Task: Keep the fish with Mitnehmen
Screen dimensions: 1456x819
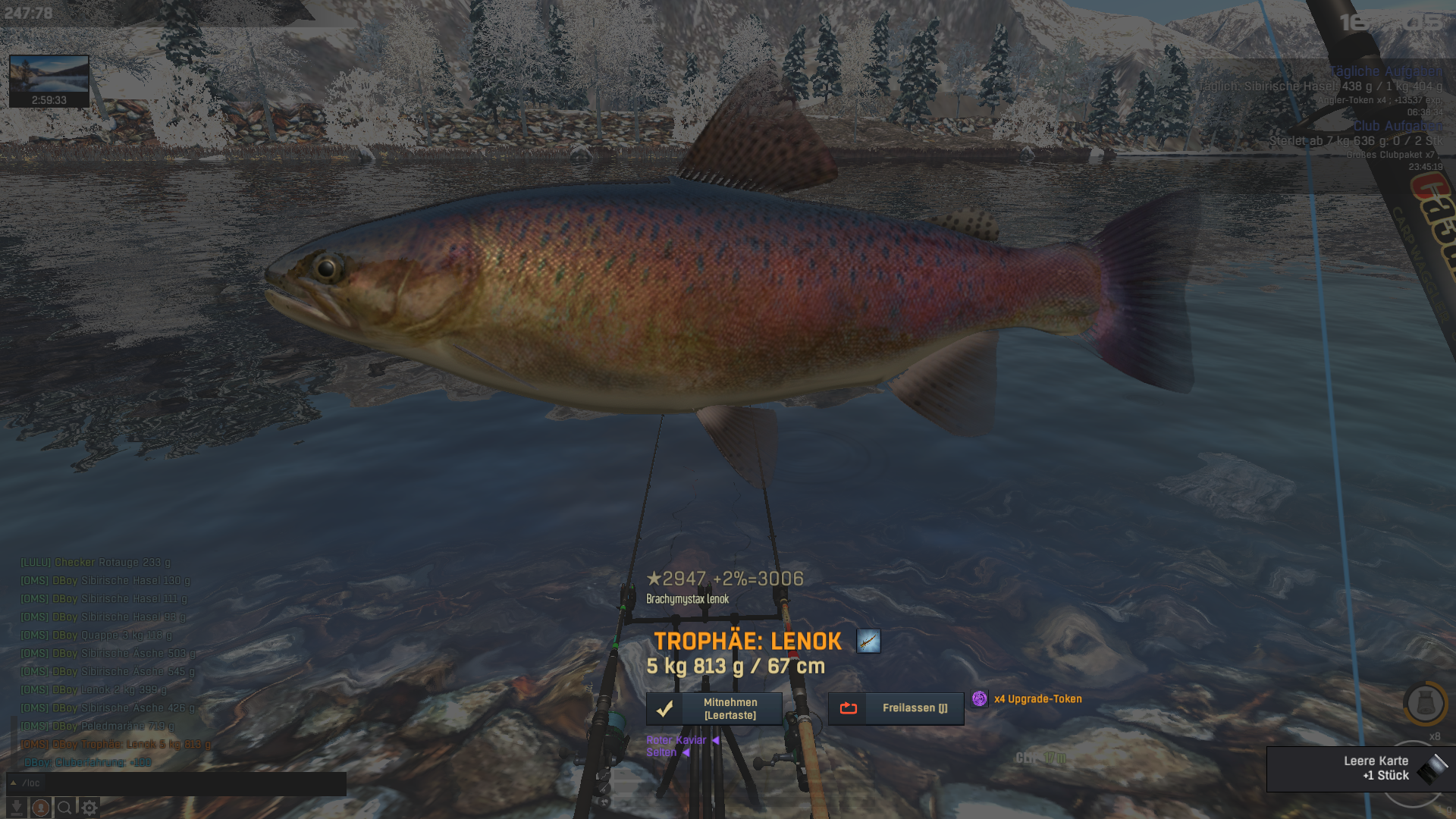Action: point(714,708)
